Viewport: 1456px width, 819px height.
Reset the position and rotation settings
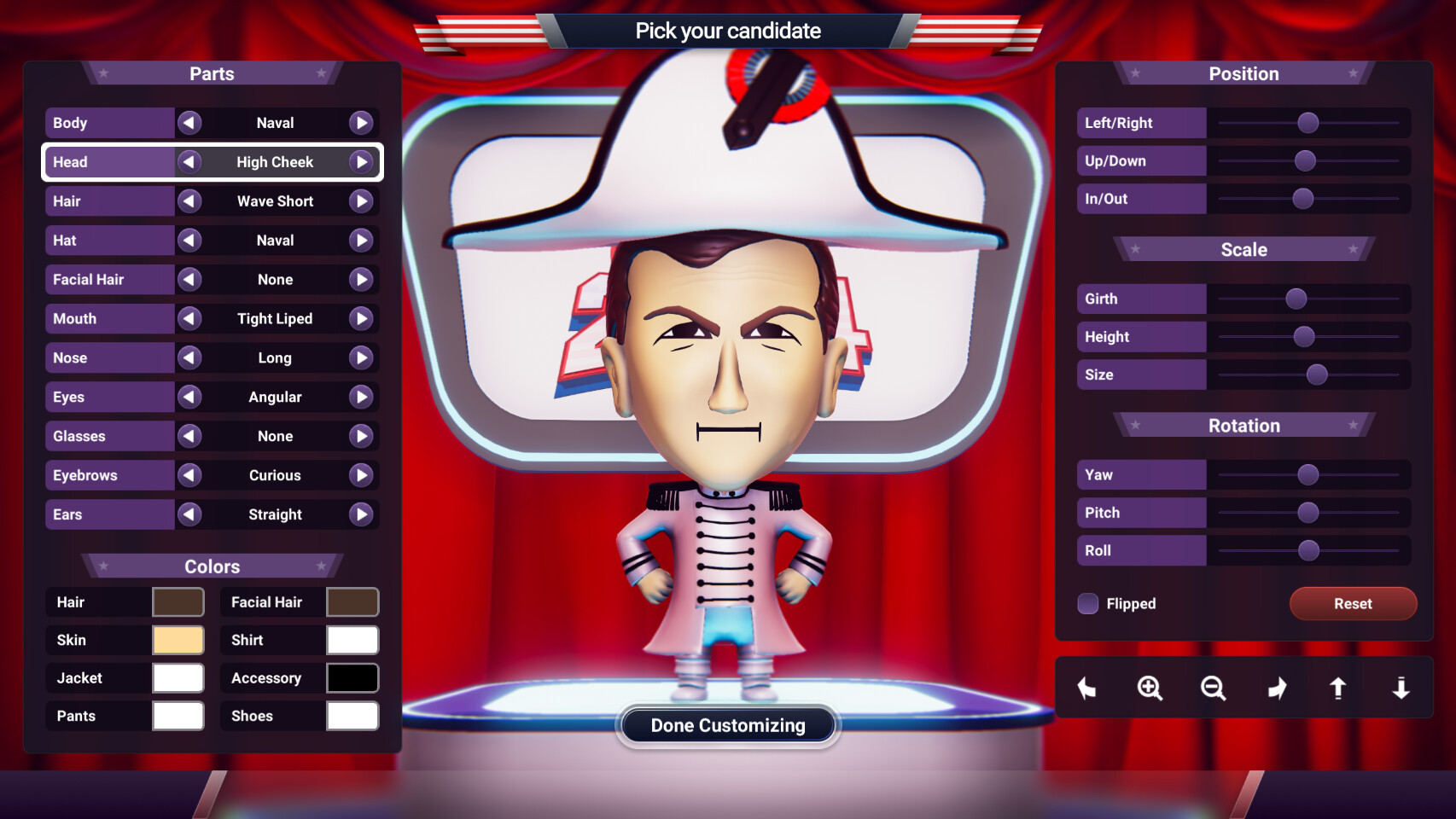(x=1353, y=603)
